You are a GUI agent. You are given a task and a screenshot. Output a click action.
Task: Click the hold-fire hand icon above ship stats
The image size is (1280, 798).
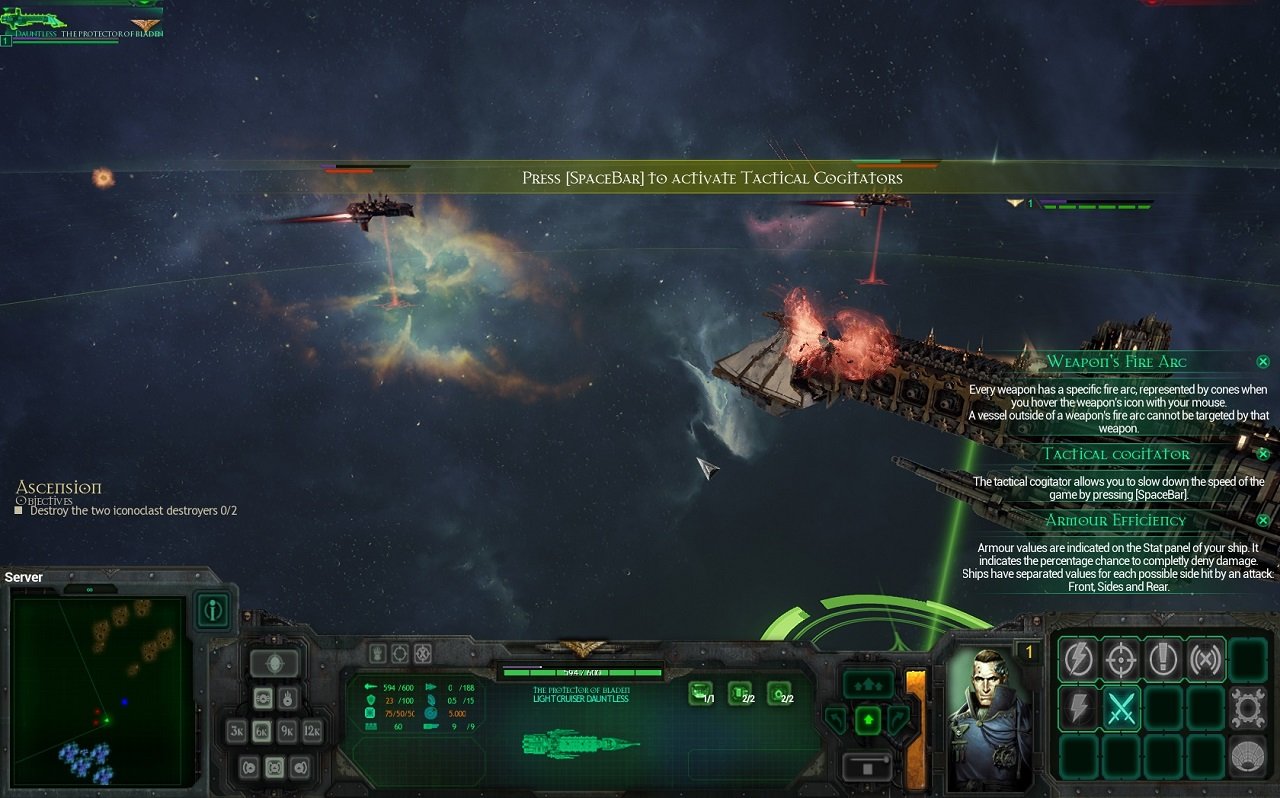point(377,653)
